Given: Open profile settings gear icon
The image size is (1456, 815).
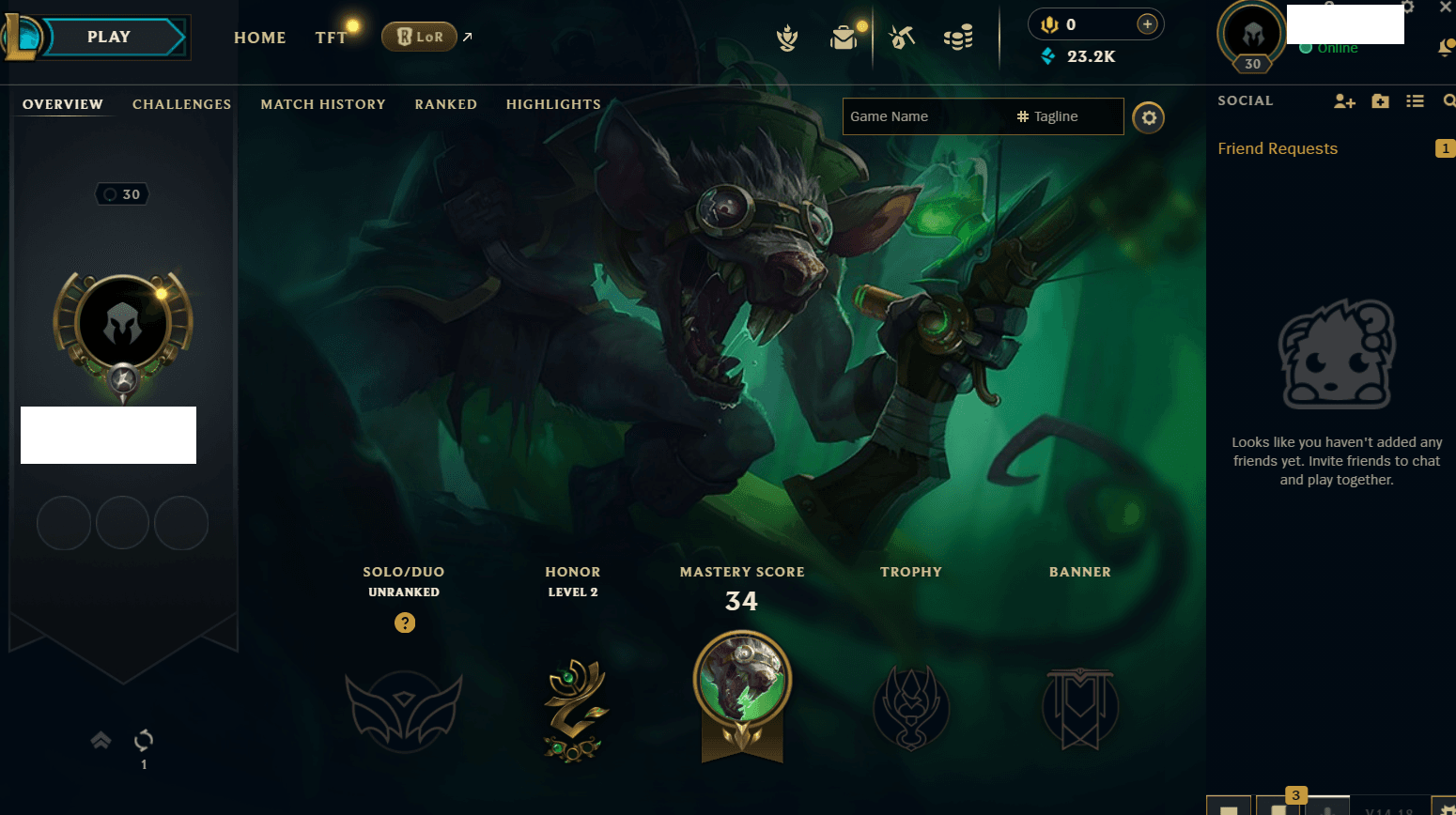Looking at the screenshot, I should click(x=1148, y=117).
